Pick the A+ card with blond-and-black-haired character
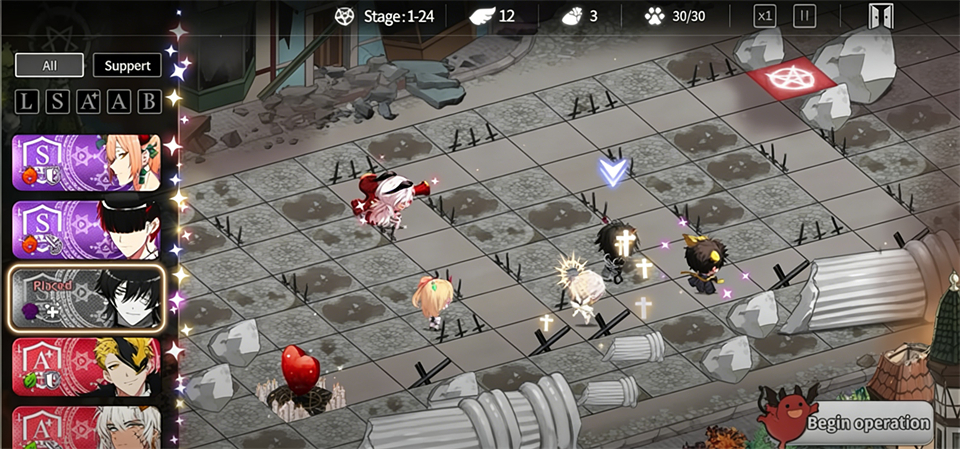The height and width of the screenshot is (449, 960). click(86, 366)
